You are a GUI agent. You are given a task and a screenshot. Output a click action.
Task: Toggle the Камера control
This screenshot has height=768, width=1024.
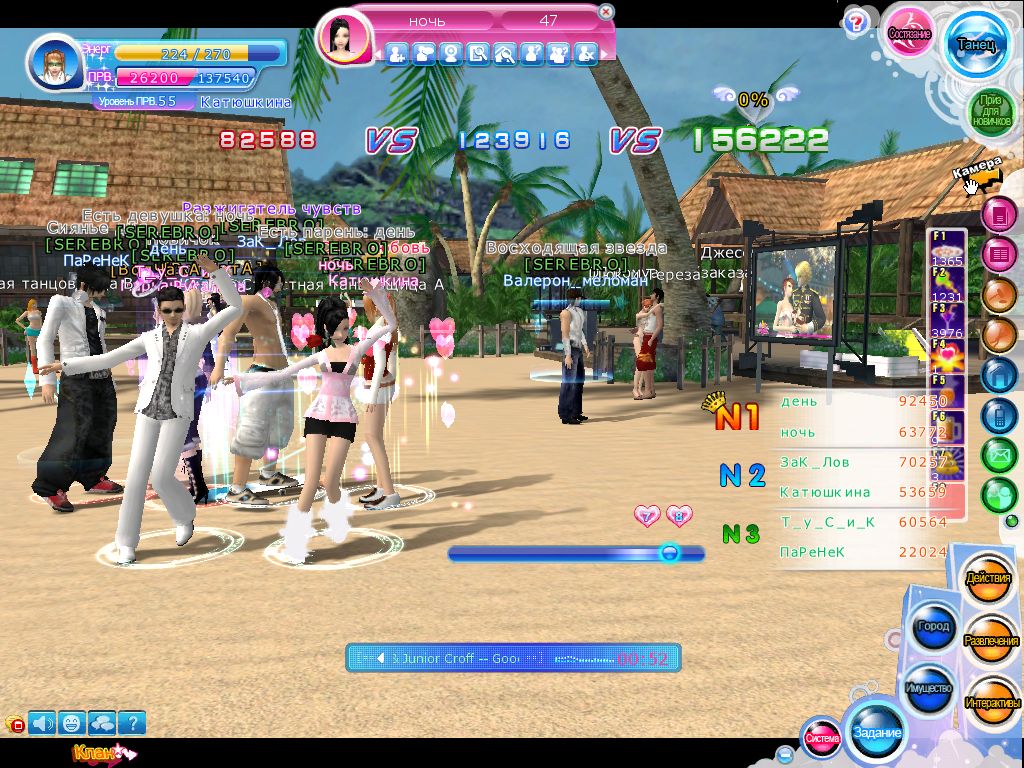(976, 175)
